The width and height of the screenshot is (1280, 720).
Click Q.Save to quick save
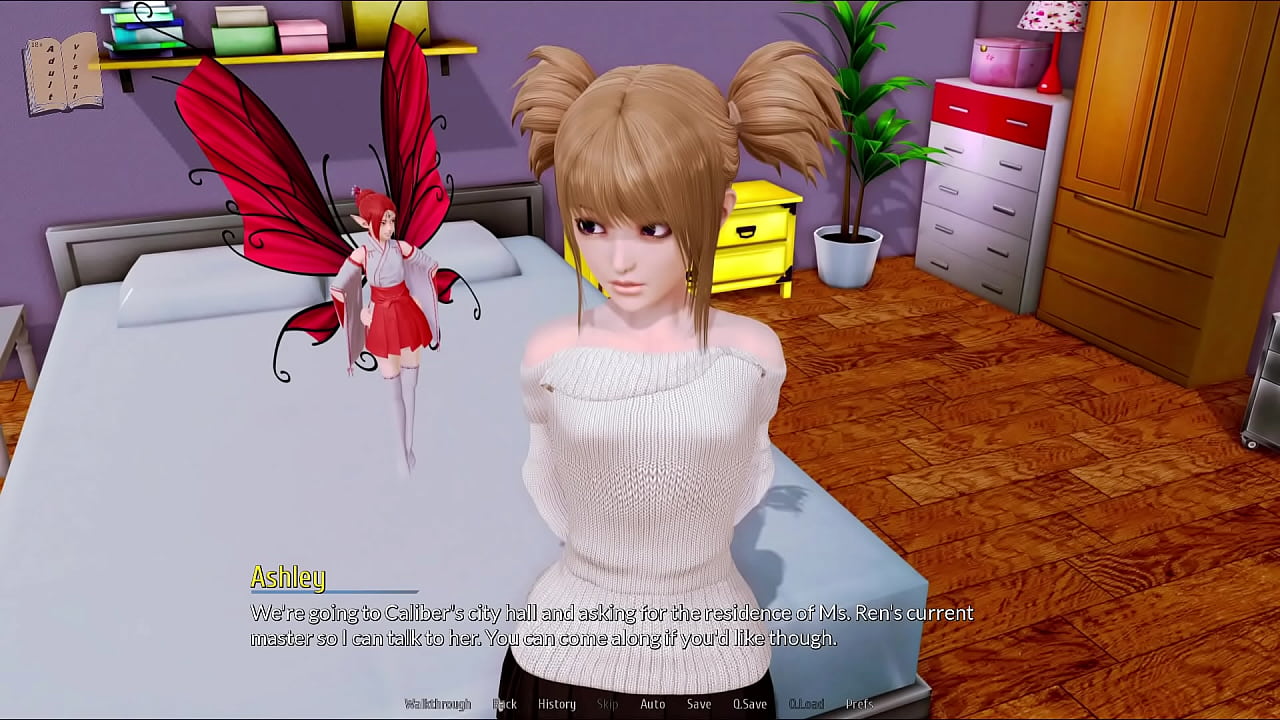click(x=749, y=704)
